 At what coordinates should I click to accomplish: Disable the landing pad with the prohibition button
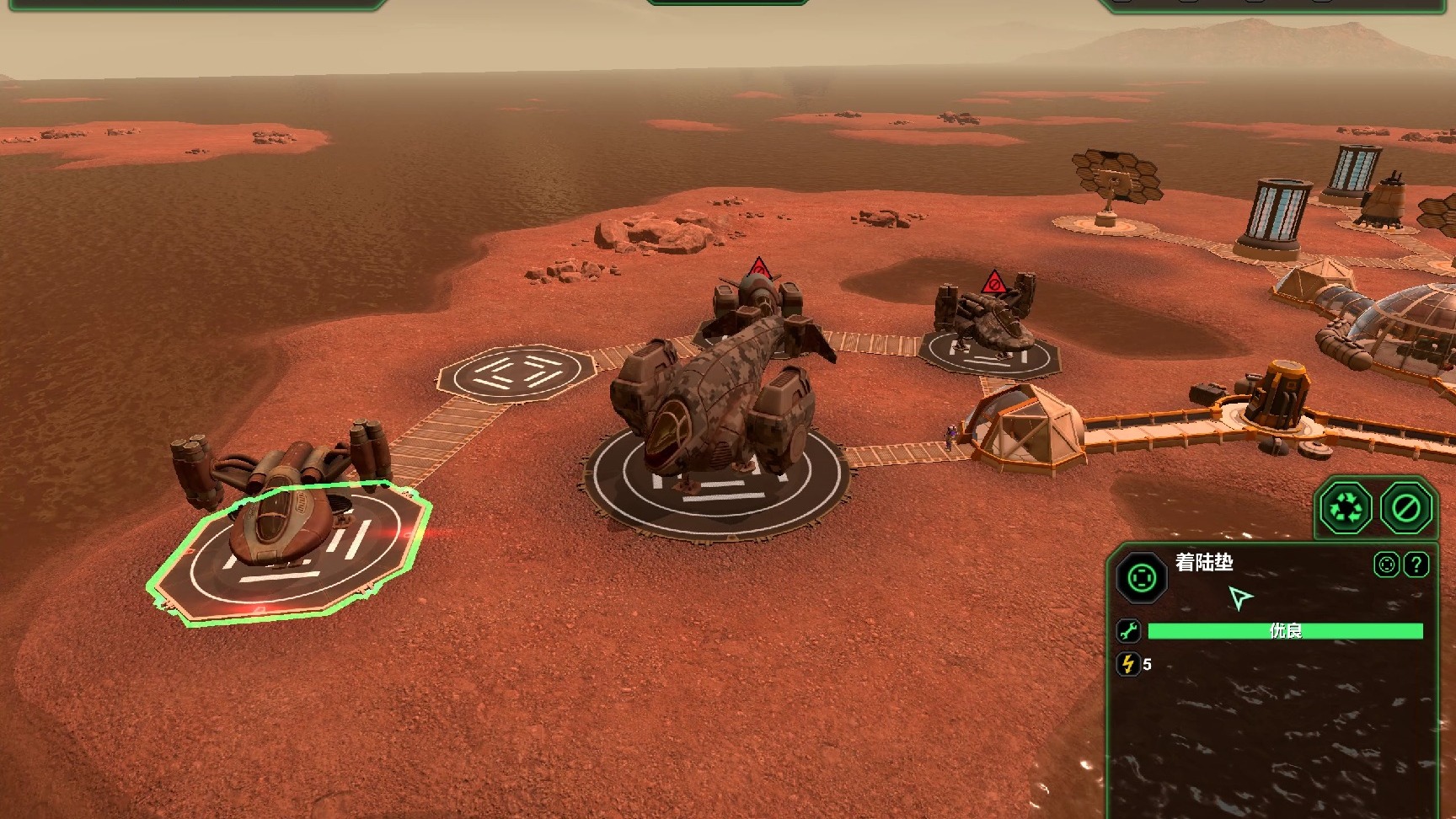1405,508
